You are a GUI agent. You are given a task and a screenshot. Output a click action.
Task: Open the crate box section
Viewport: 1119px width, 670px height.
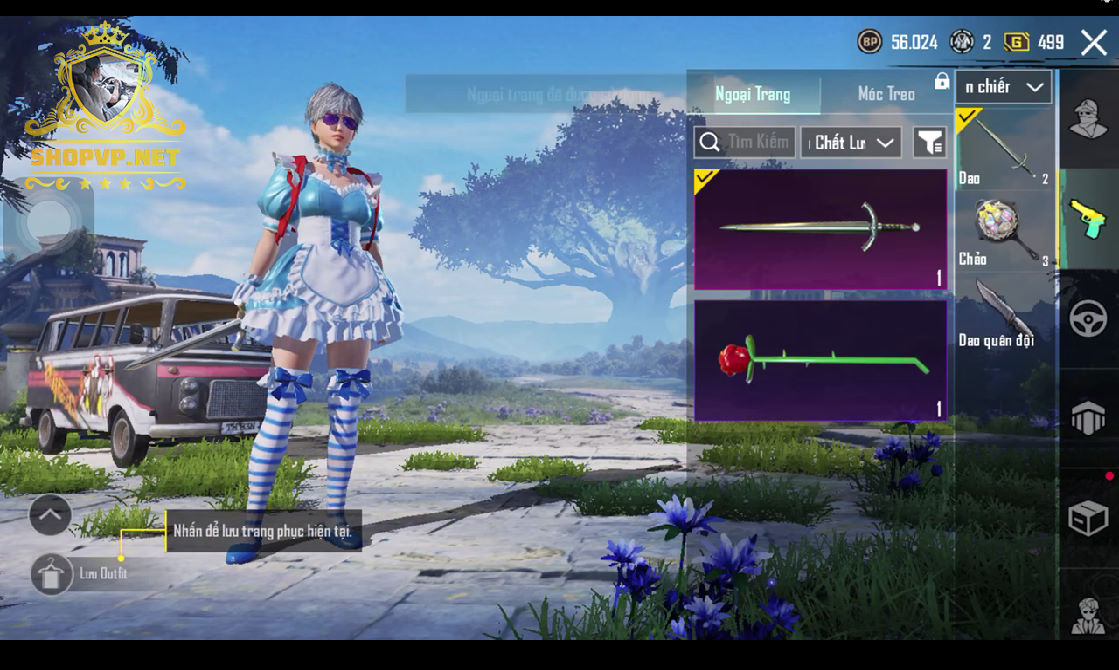click(1088, 518)
